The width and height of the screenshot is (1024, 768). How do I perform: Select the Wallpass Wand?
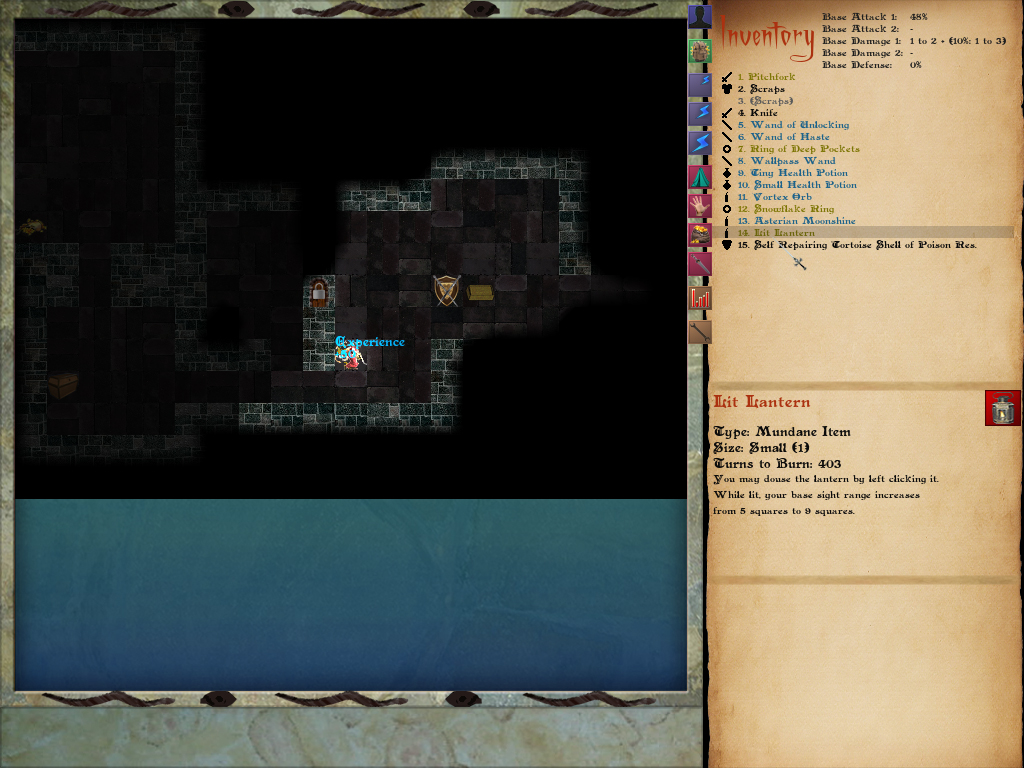pos(792,161)
